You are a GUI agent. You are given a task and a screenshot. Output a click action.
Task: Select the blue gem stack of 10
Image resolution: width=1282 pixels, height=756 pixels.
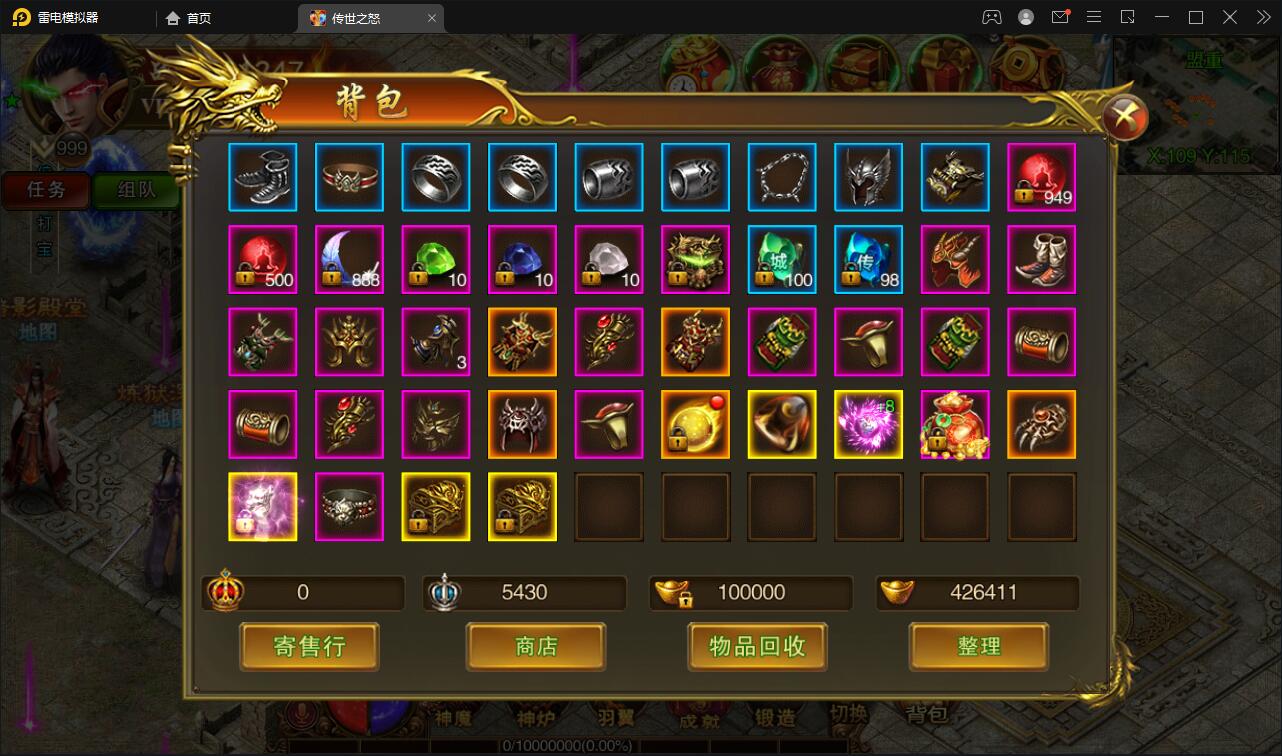coord(522,260)
